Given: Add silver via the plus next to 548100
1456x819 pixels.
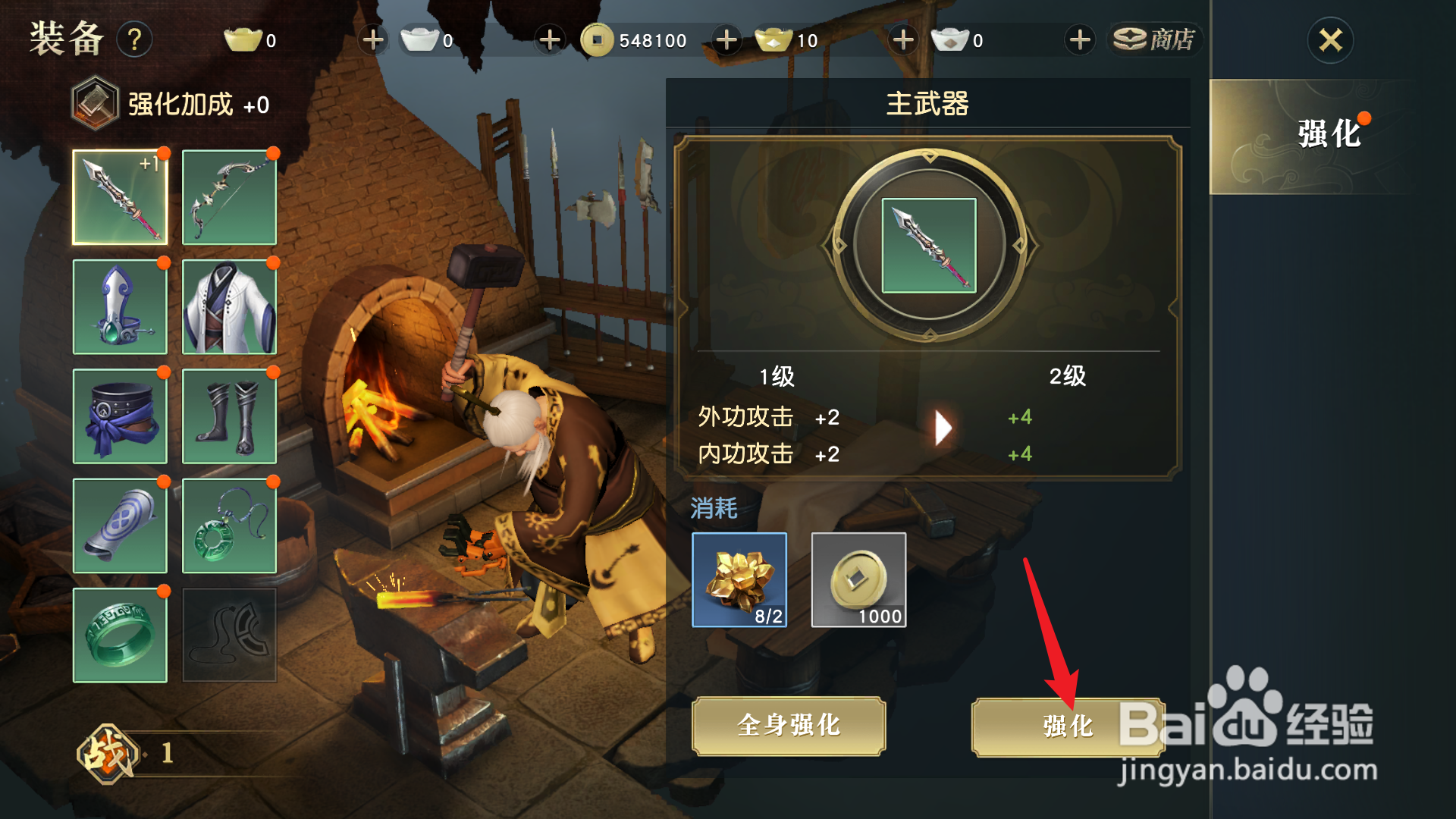Looking at the screenshot, I should [x=726, y=39].
